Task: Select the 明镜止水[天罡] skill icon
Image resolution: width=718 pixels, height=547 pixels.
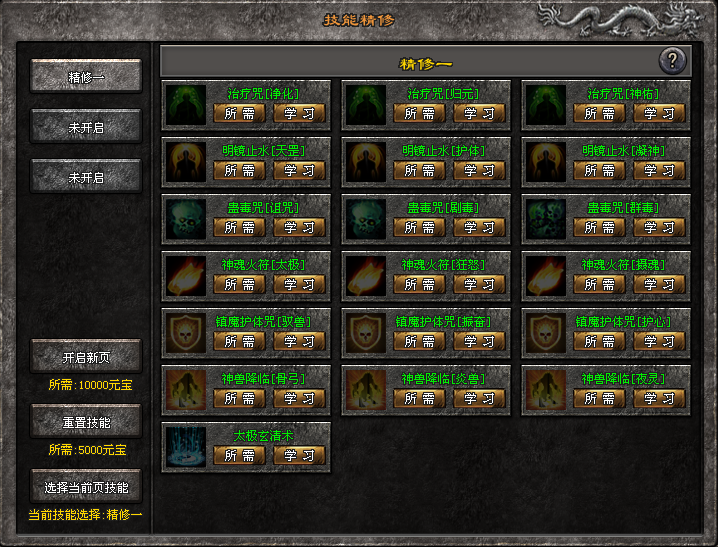Action: coord(186,161)
